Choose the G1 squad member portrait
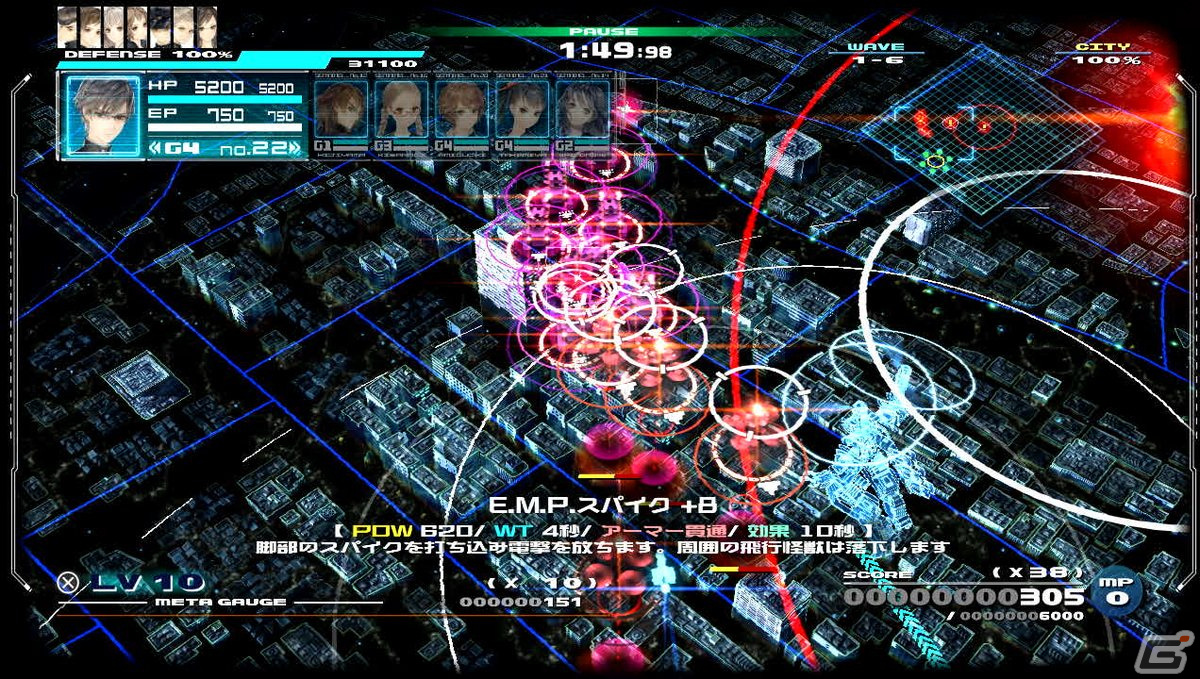This screenshot has height=679, width=1200. click(341, 110)
